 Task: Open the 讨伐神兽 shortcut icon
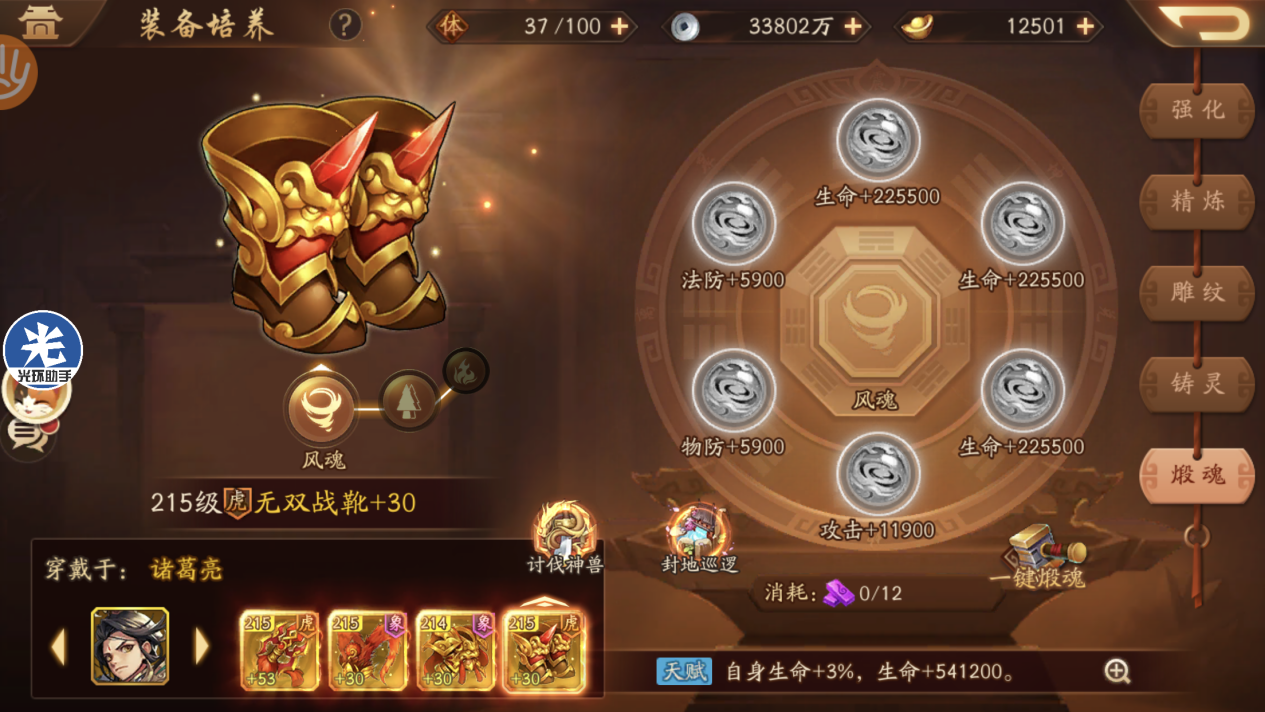tap(565, 536)
